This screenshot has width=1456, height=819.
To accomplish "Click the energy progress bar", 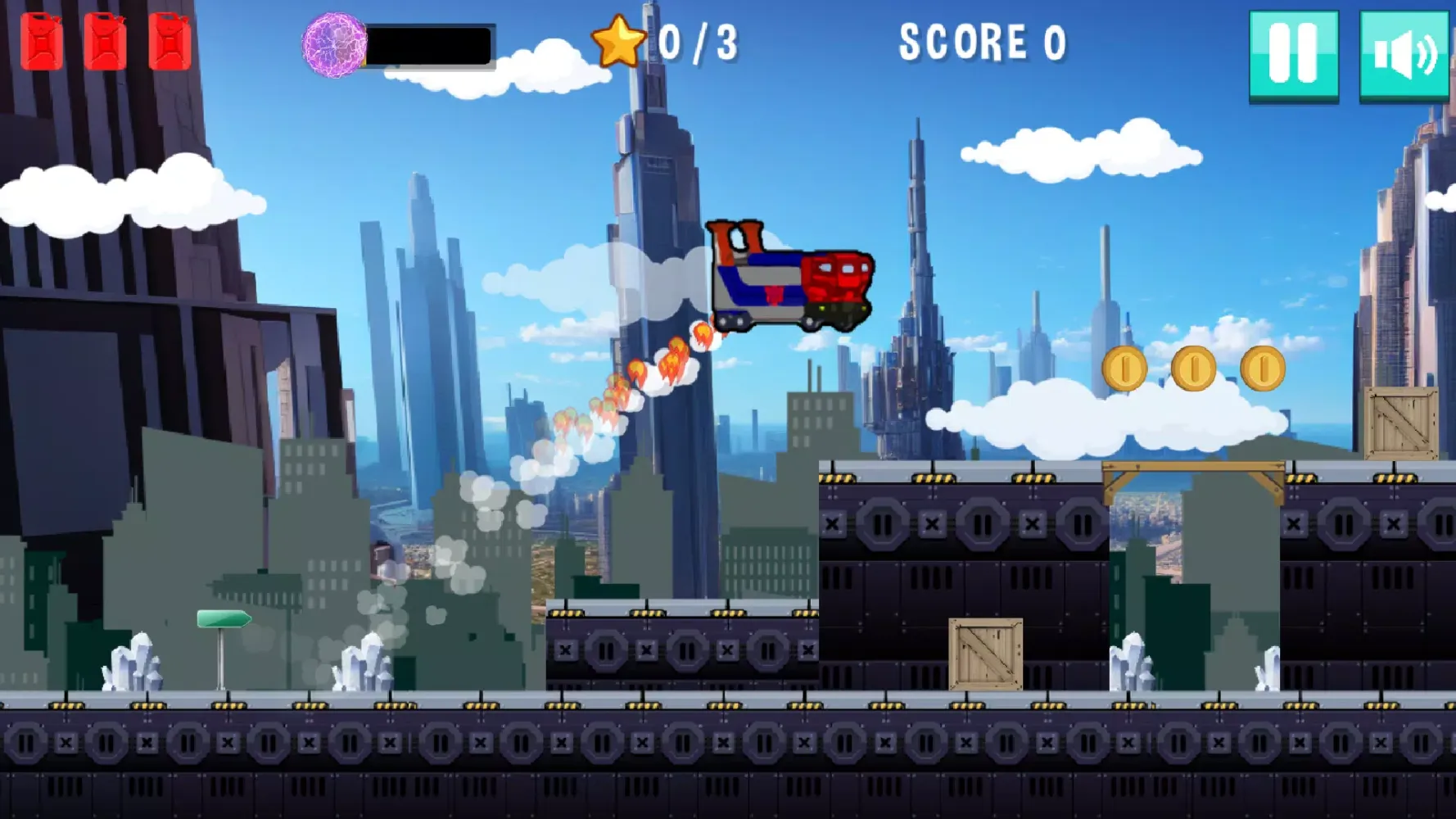I will point(429,45).
